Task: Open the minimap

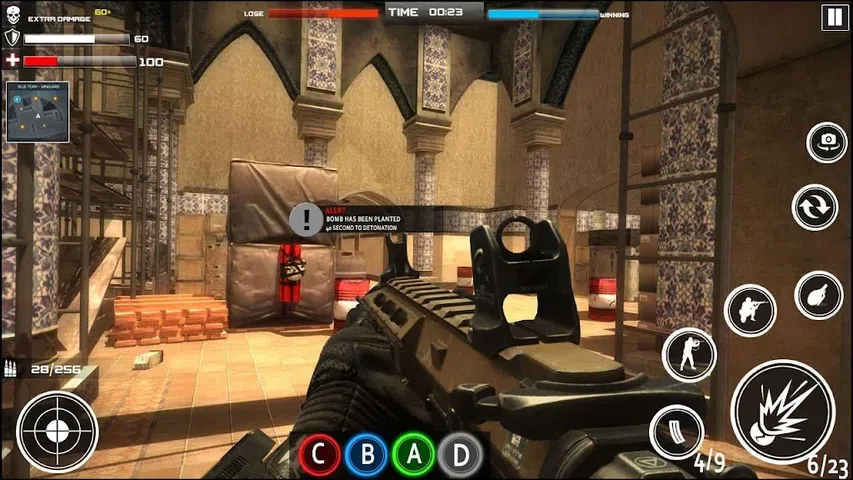Action: (38, 111)
